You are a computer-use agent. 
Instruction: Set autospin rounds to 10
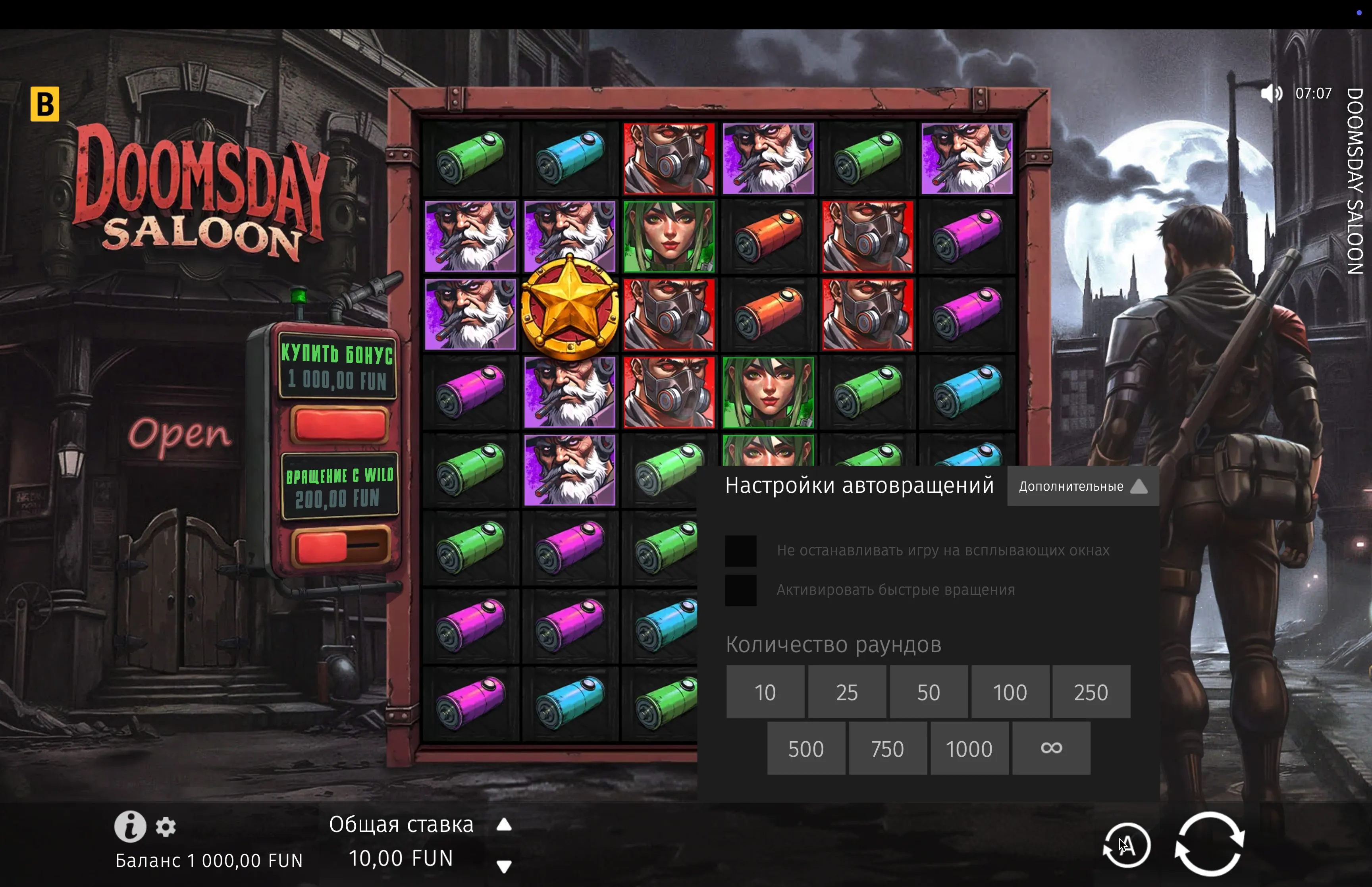tap(765, 692)
